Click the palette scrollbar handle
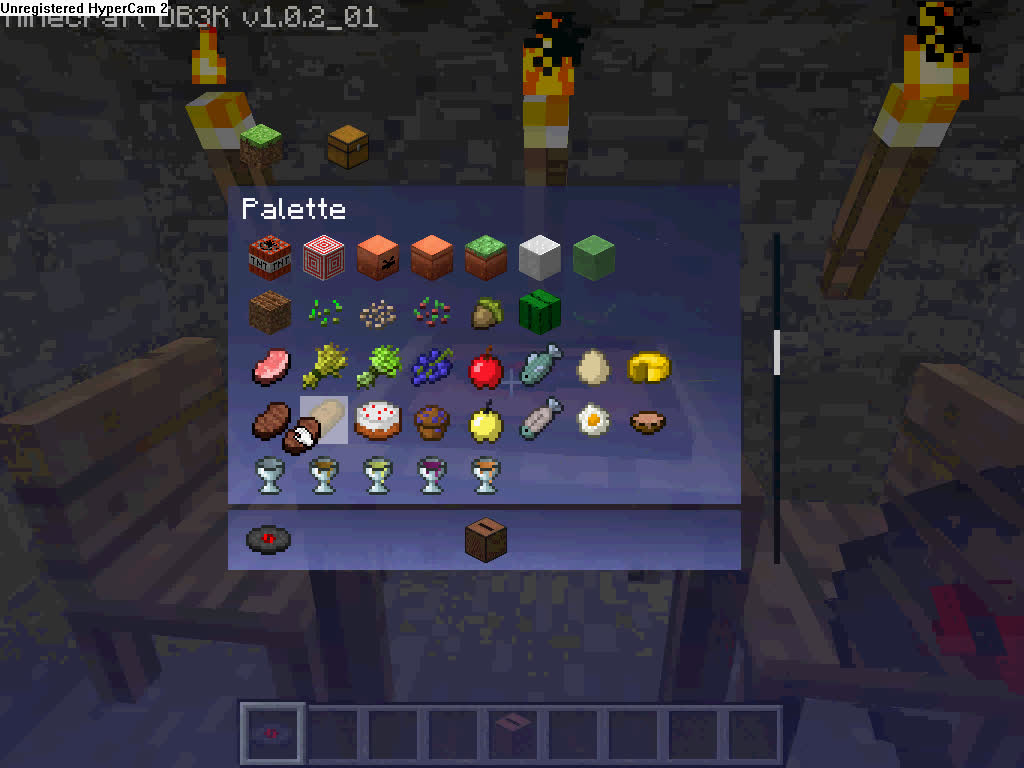The width and height of the screenshot is (1024, 768). (x=777, y=352)
